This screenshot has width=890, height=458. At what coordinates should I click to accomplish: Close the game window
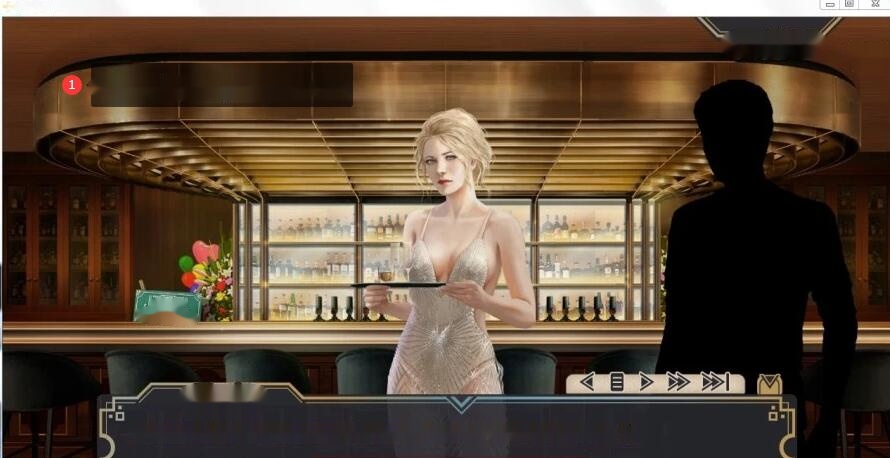point(875,4)
